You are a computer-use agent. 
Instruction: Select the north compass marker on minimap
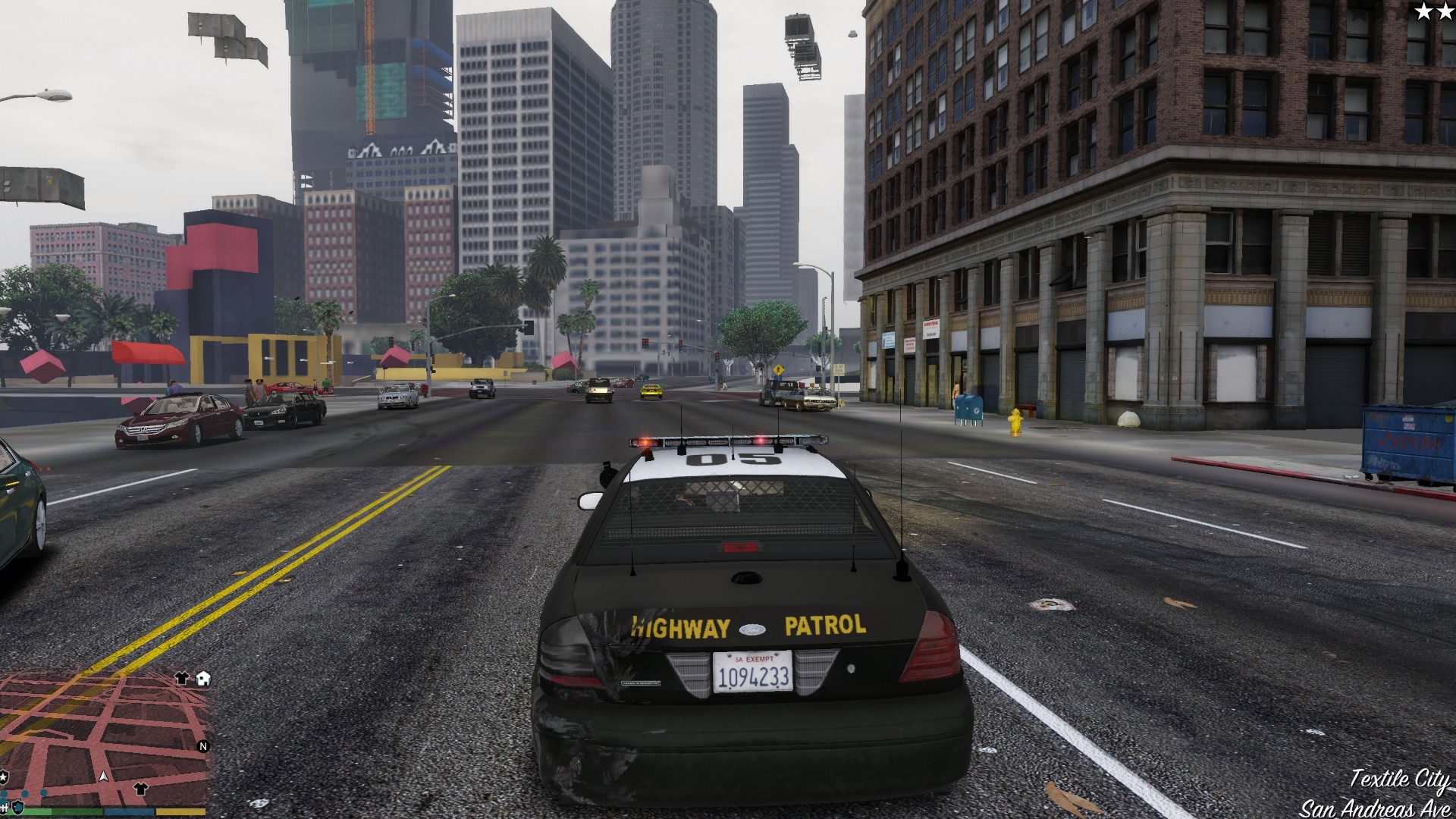tap(202, 746)
